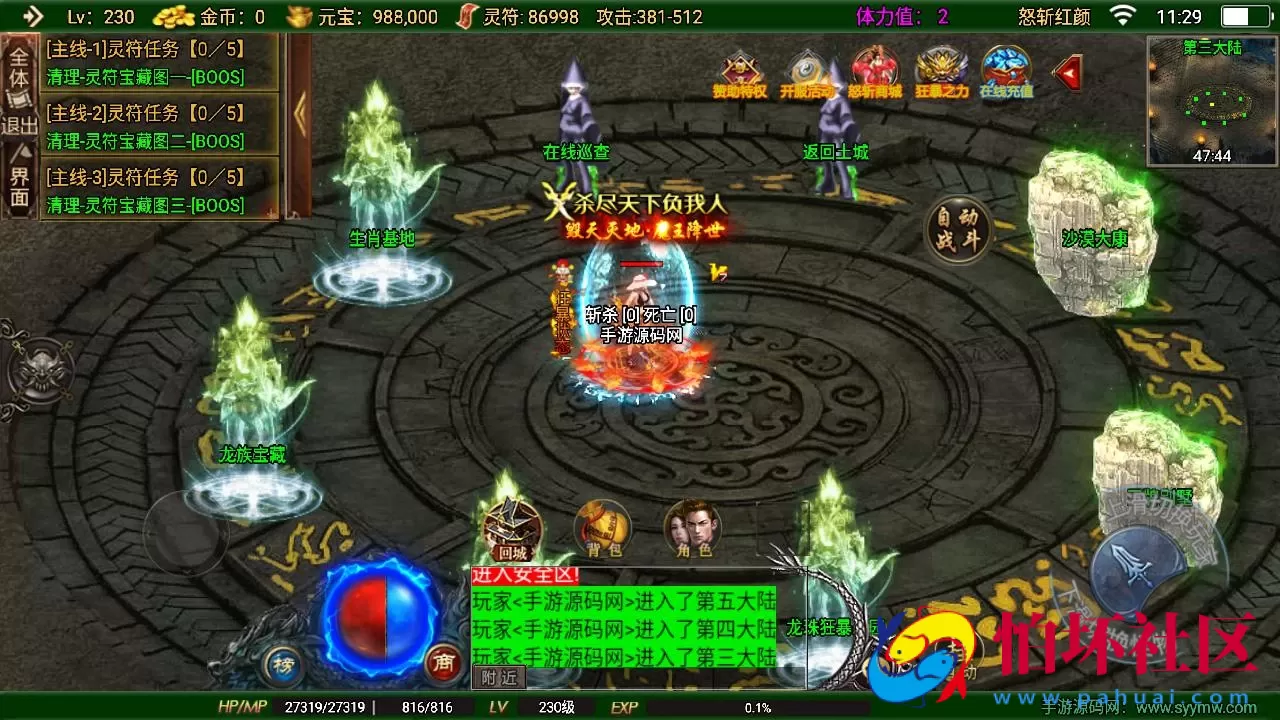Collapse the top-right icon row via red arrow

[1066, 72]
